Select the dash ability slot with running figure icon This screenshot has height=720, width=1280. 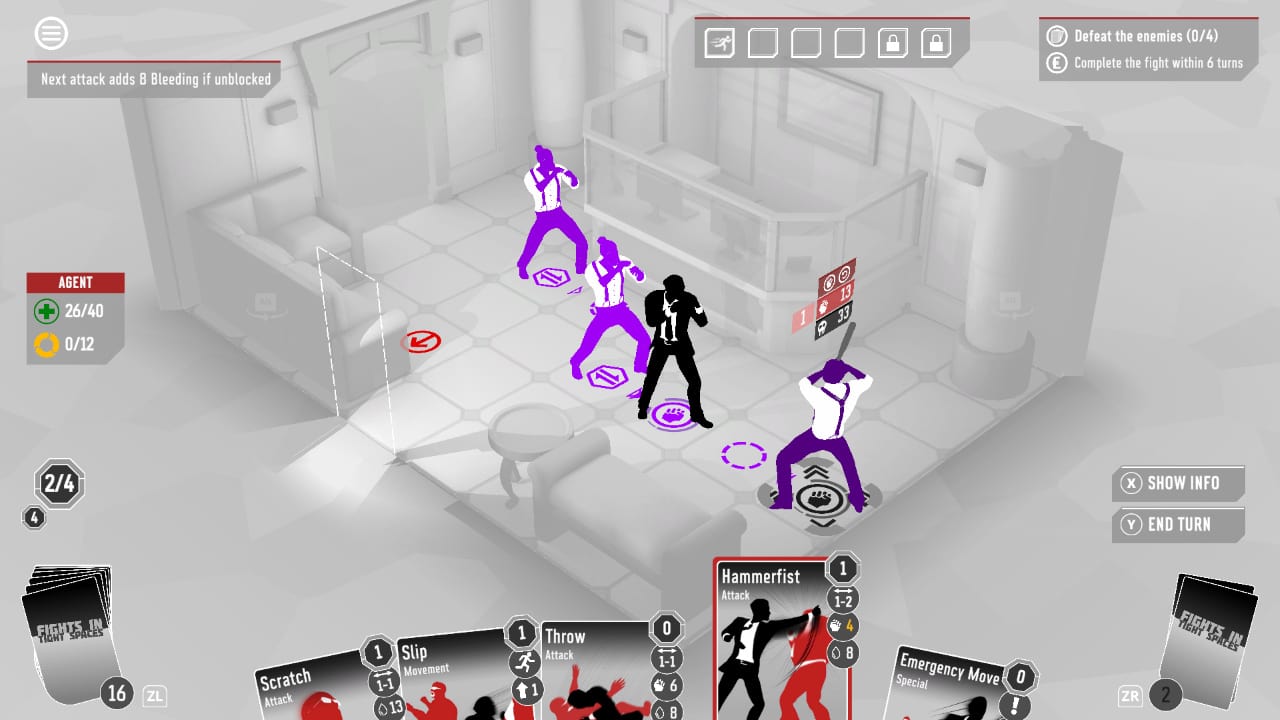tap(718, 43)
